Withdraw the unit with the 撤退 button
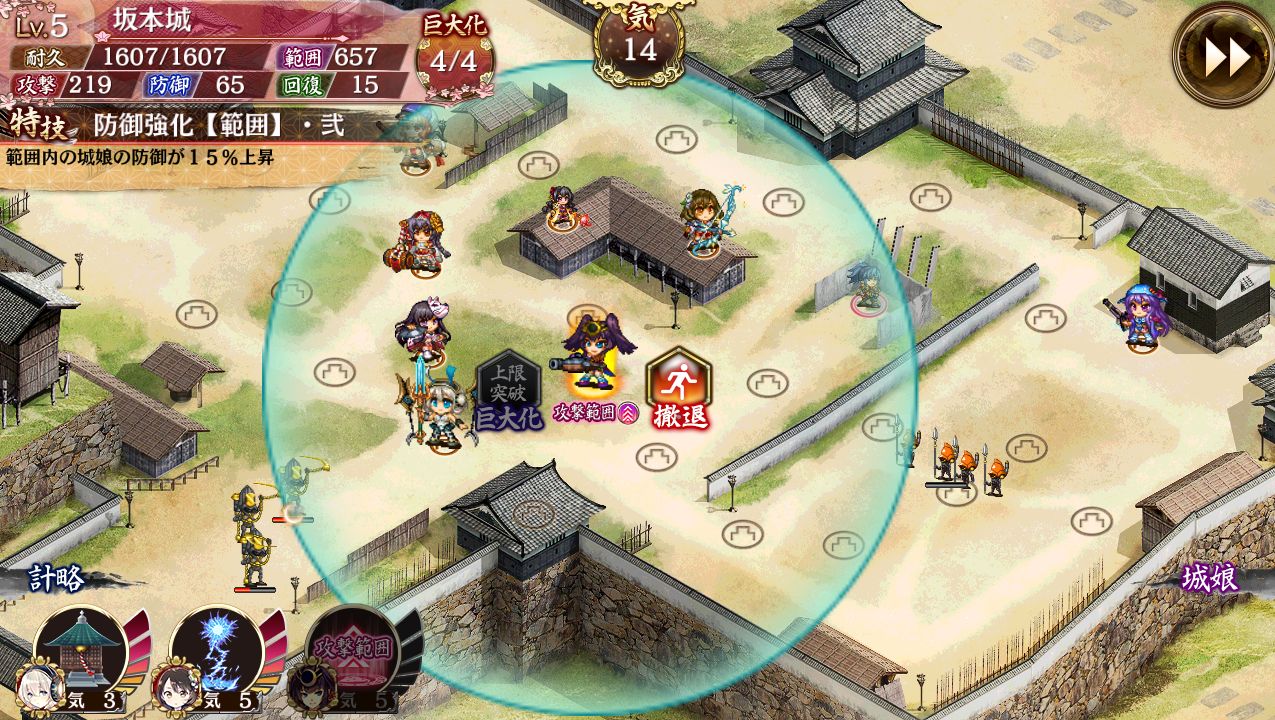Viewport: 1275px width, 720px height. 679,389
